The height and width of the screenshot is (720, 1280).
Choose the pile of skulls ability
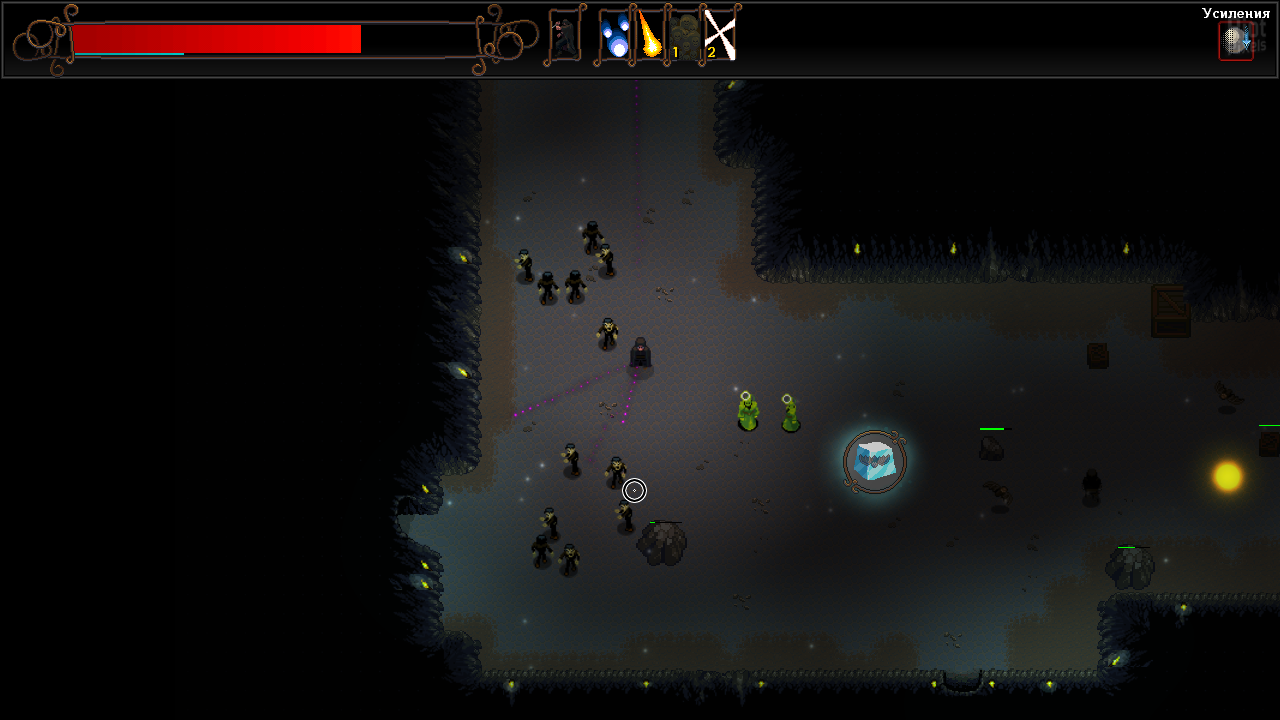(x=684, y=36)
